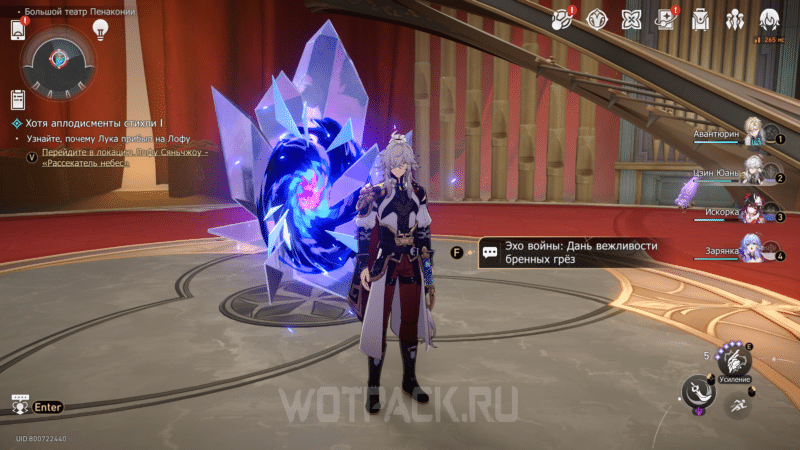Click the circular minimap

click(59, 59)
